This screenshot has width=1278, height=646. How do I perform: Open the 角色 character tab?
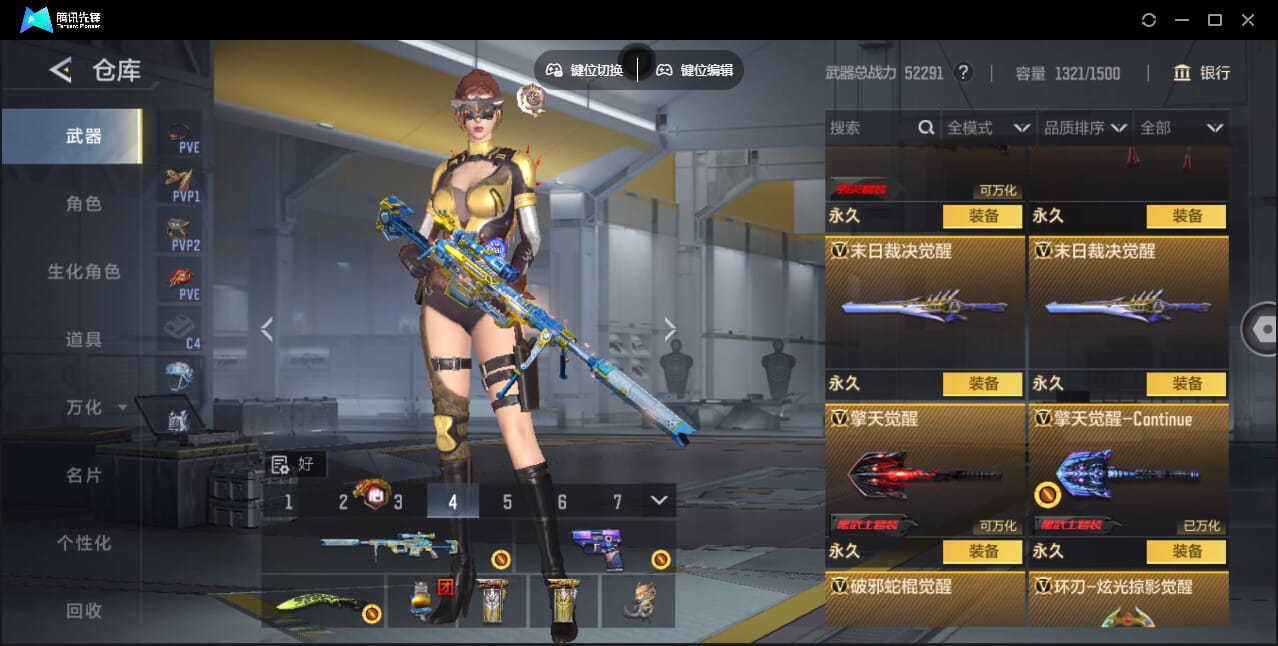coord(84,204)
